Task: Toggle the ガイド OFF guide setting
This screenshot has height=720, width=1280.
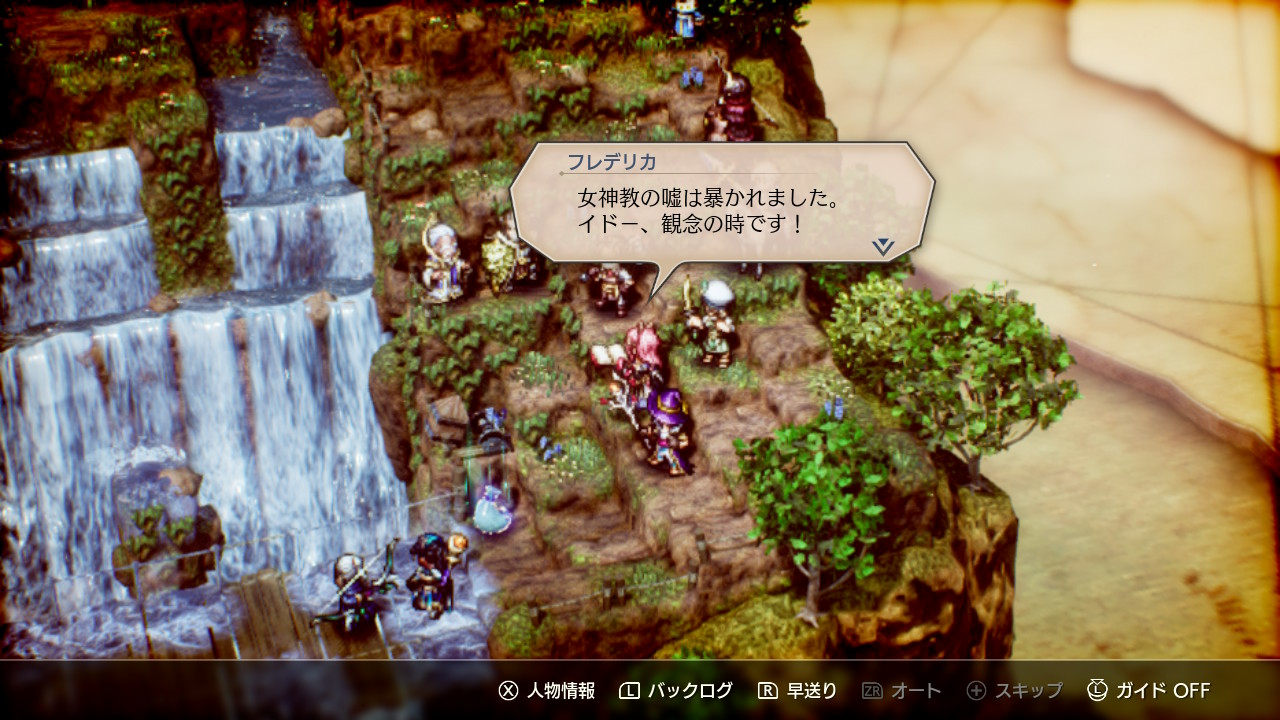Action: 1149,691
